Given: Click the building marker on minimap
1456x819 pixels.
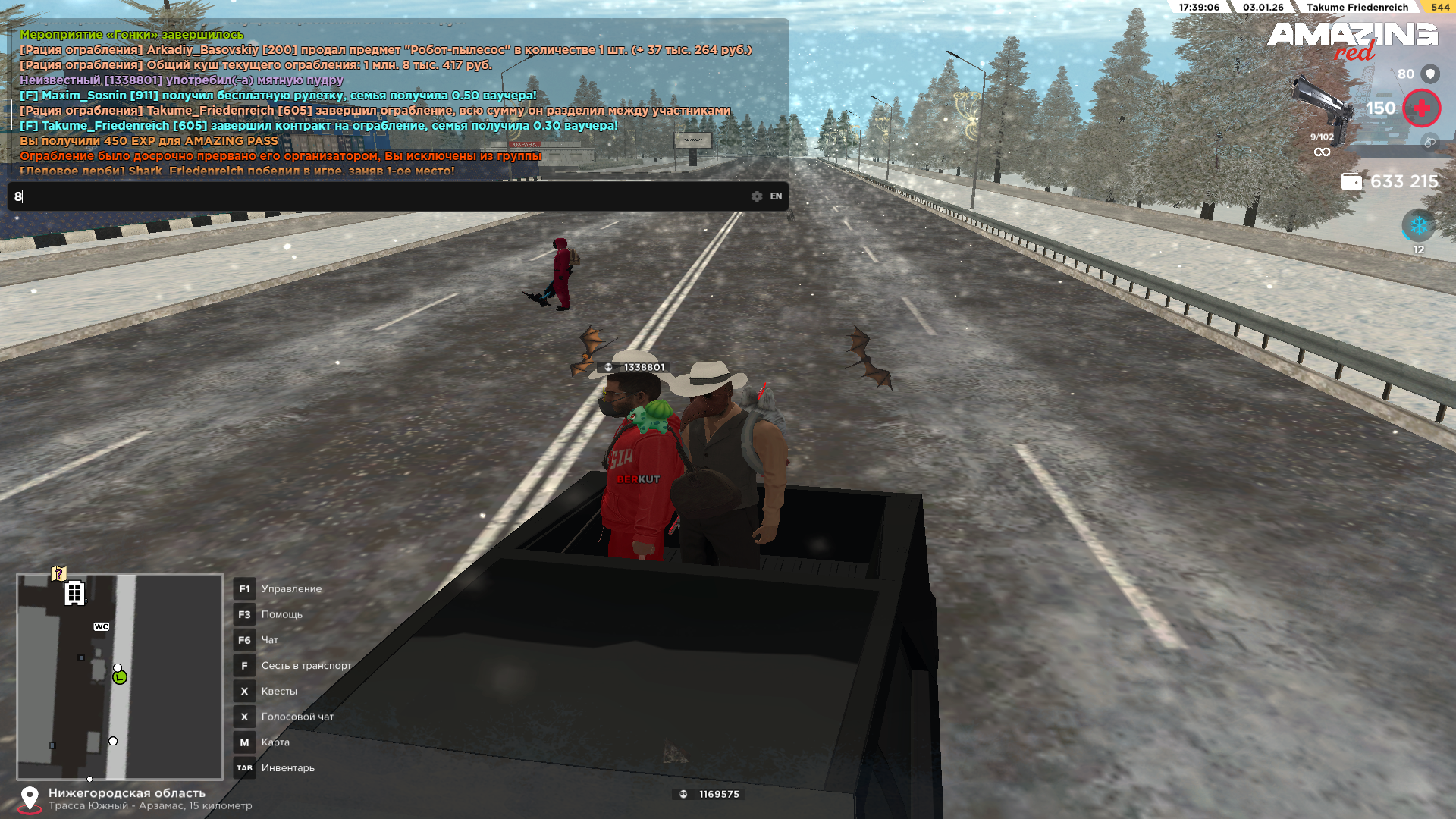Looking at the screenshot, I should point(74,593).
